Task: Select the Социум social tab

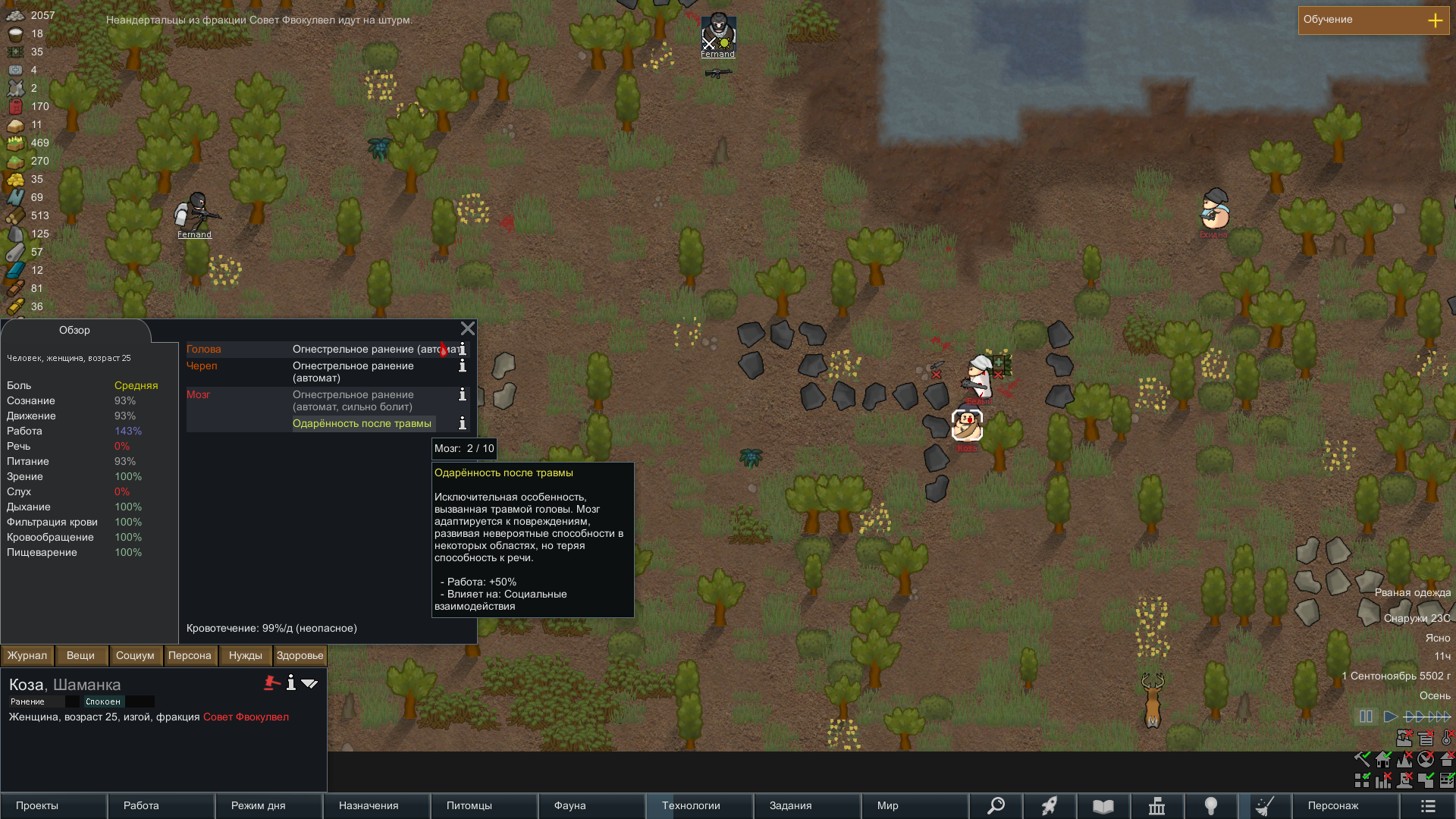Action: (x=135, y=655)
